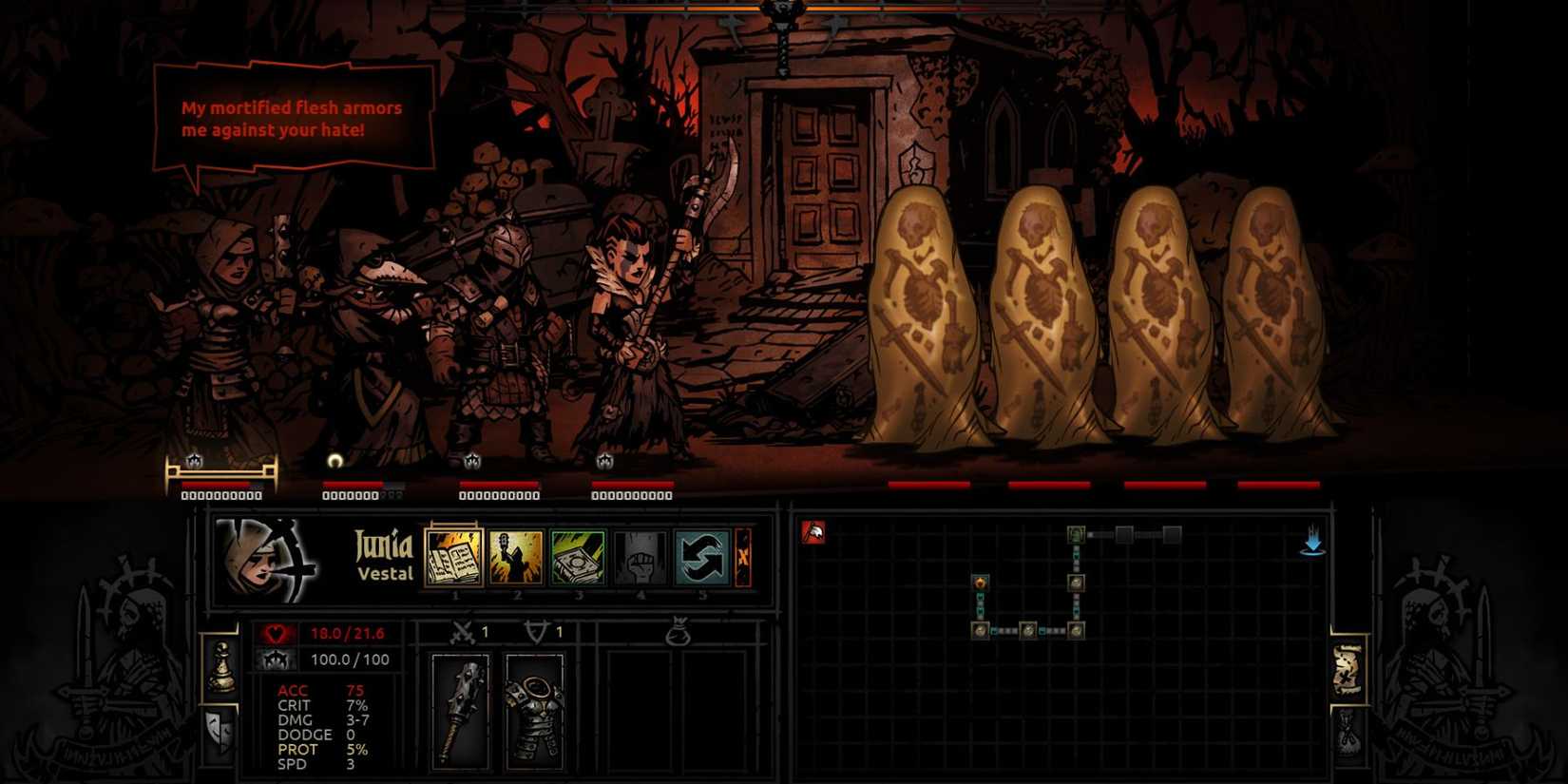Switch to the theater masks quirks tab
Screen dimensions: 1568x784
(219, 729)
